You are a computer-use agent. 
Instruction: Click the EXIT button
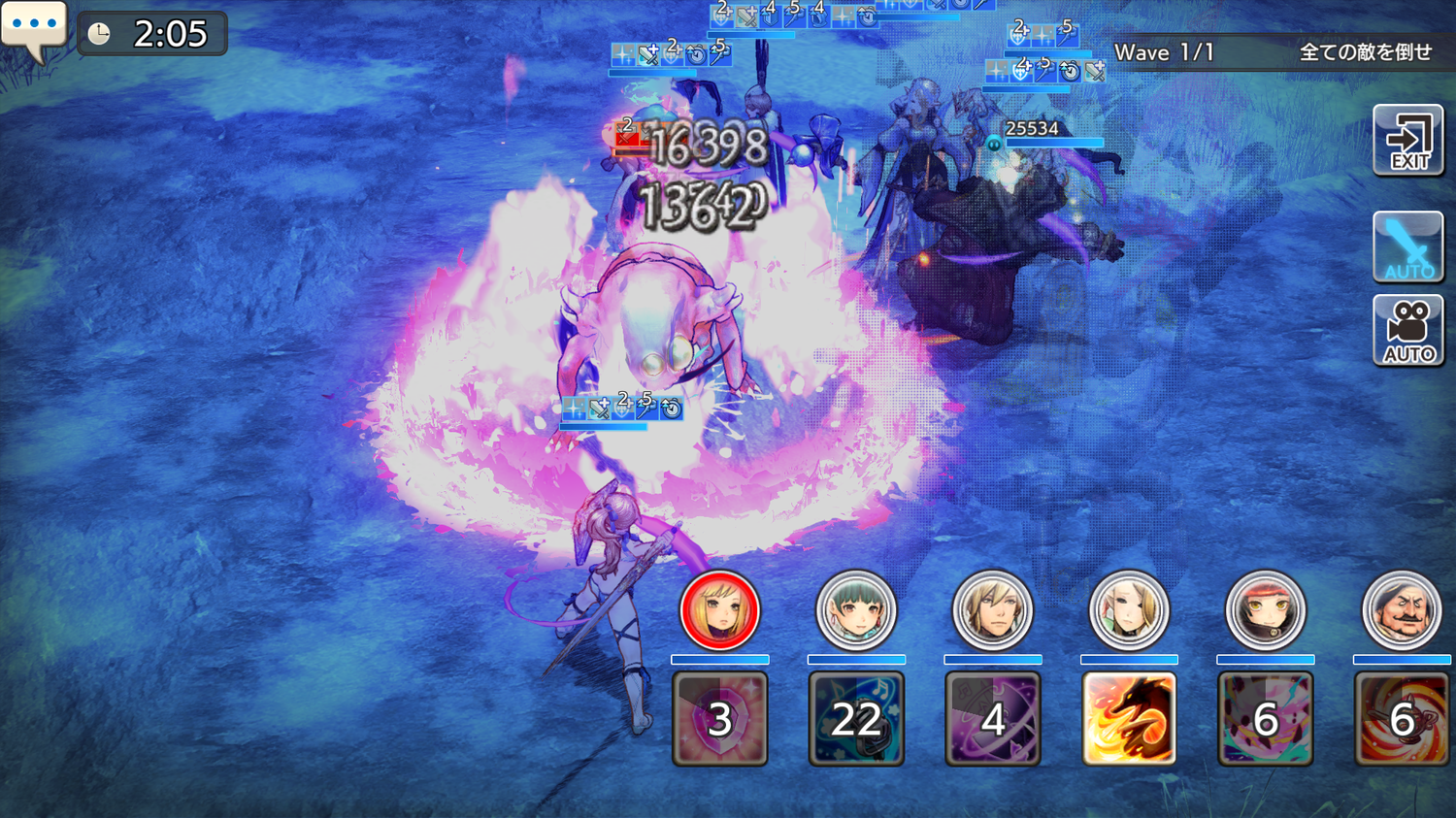click(1408, 142)
